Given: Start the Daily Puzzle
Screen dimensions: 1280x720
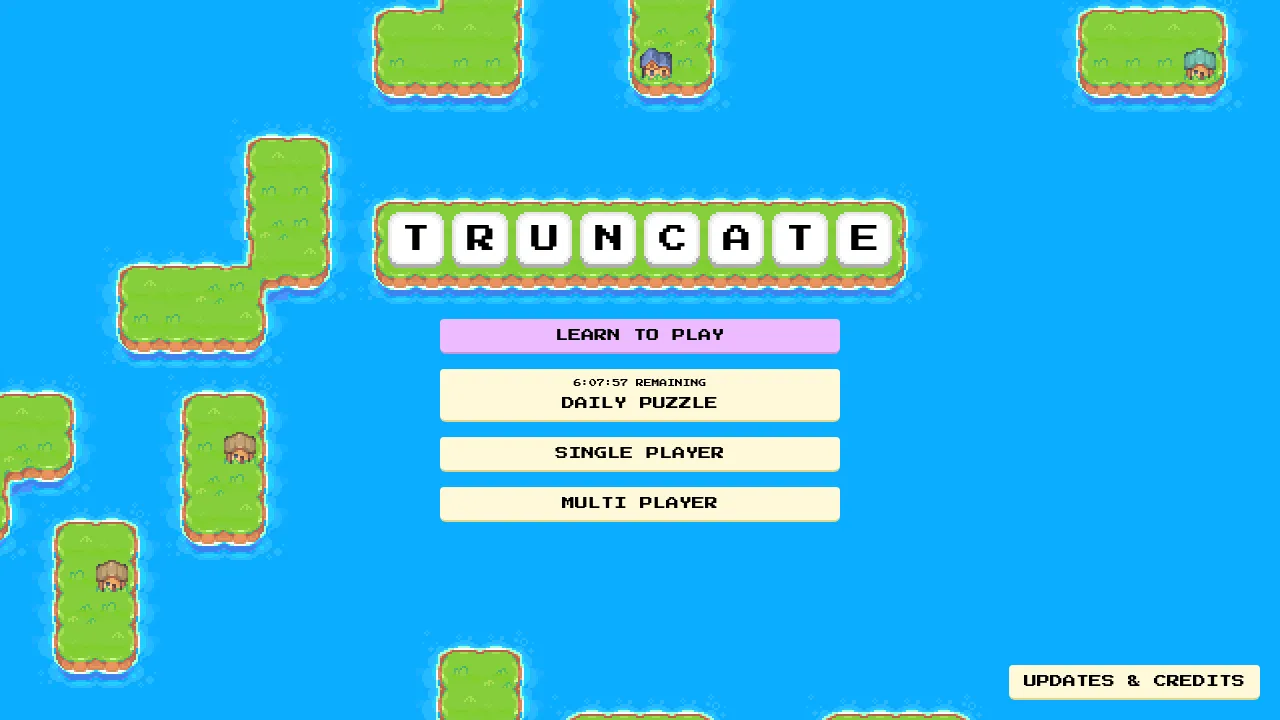Looking at the screenshot, I should pos(639,402).
